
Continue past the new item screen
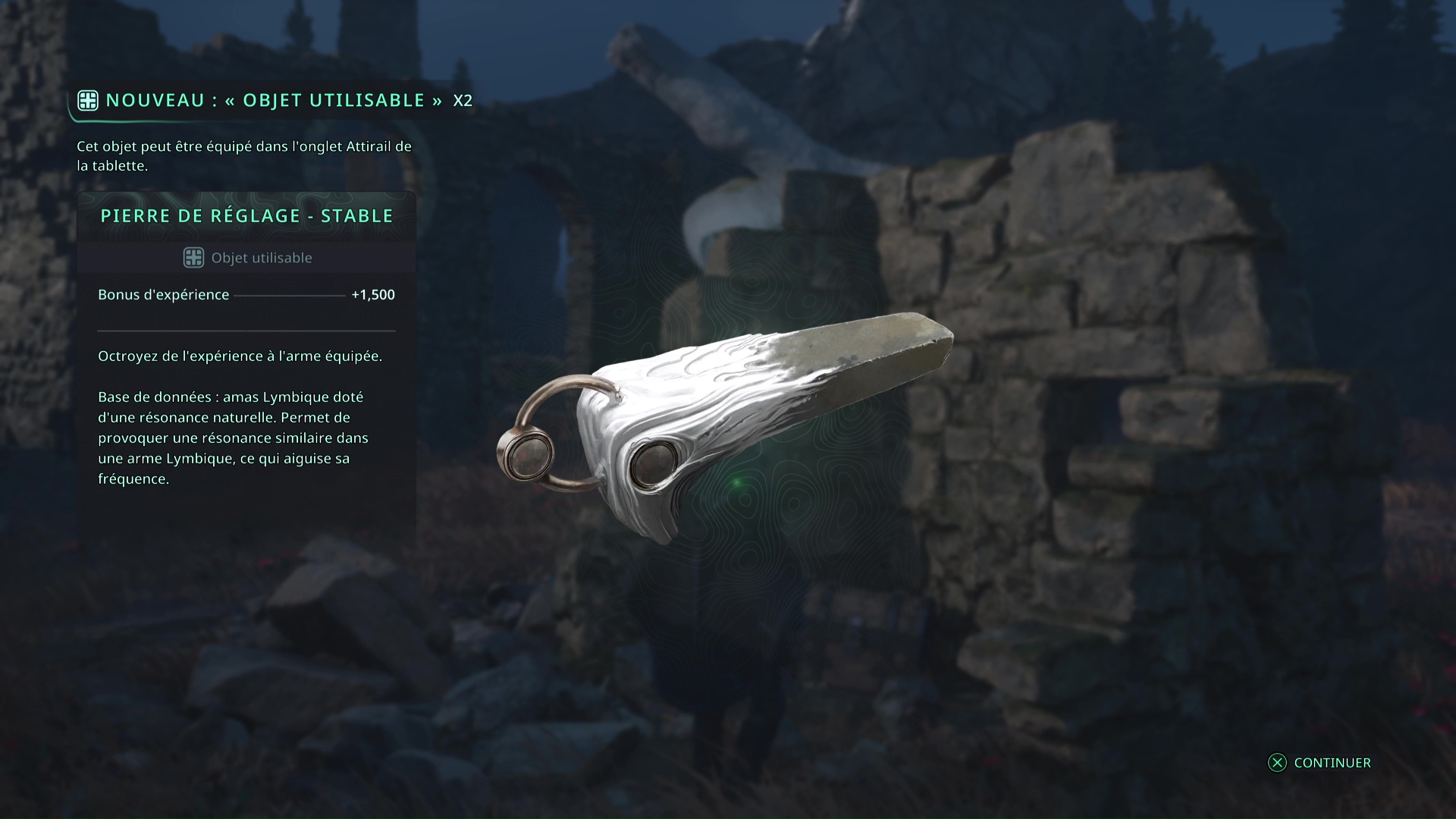(x=1320, y=763)
